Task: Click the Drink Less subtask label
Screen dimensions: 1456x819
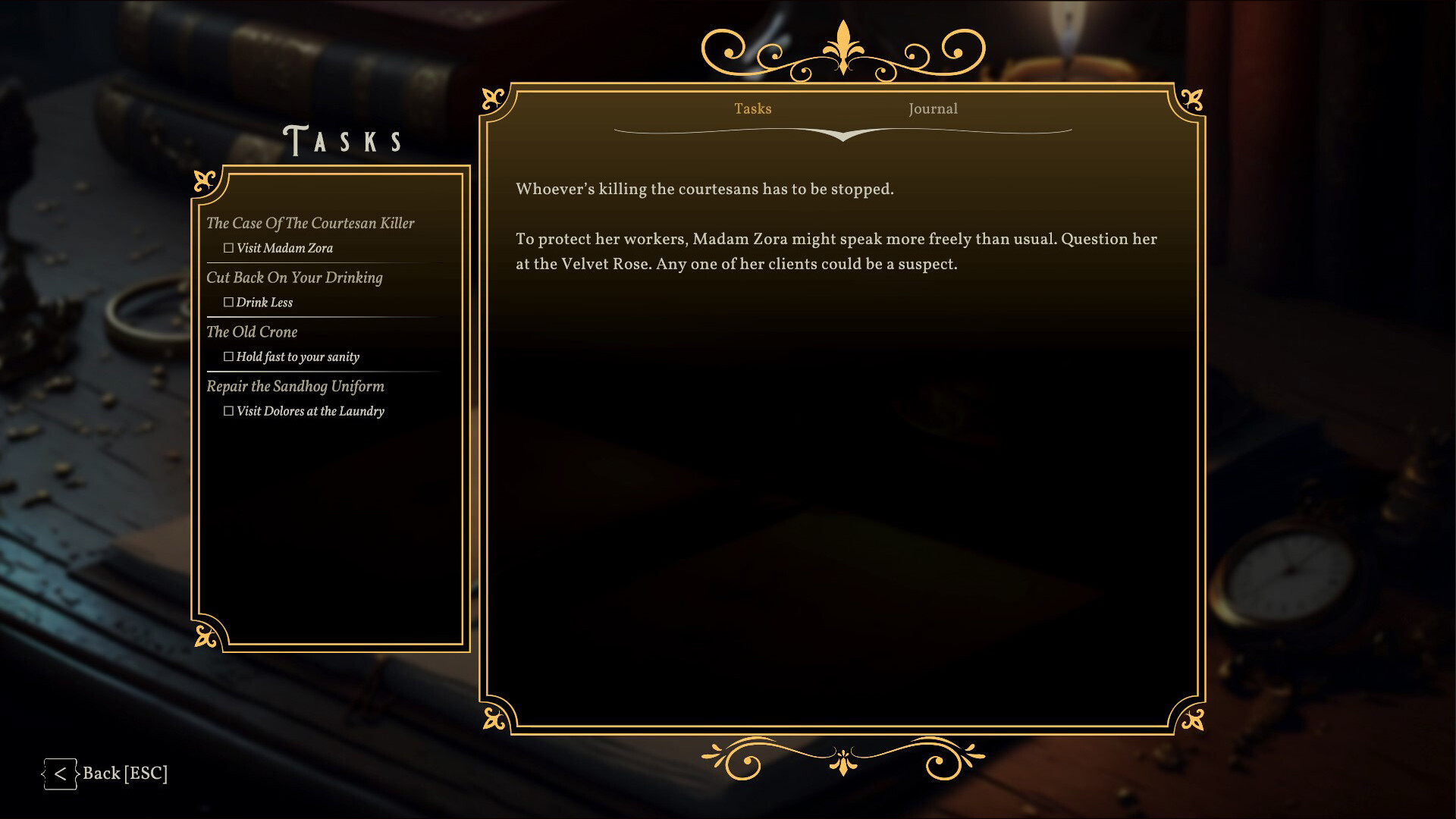Action: tap(265, 302)
